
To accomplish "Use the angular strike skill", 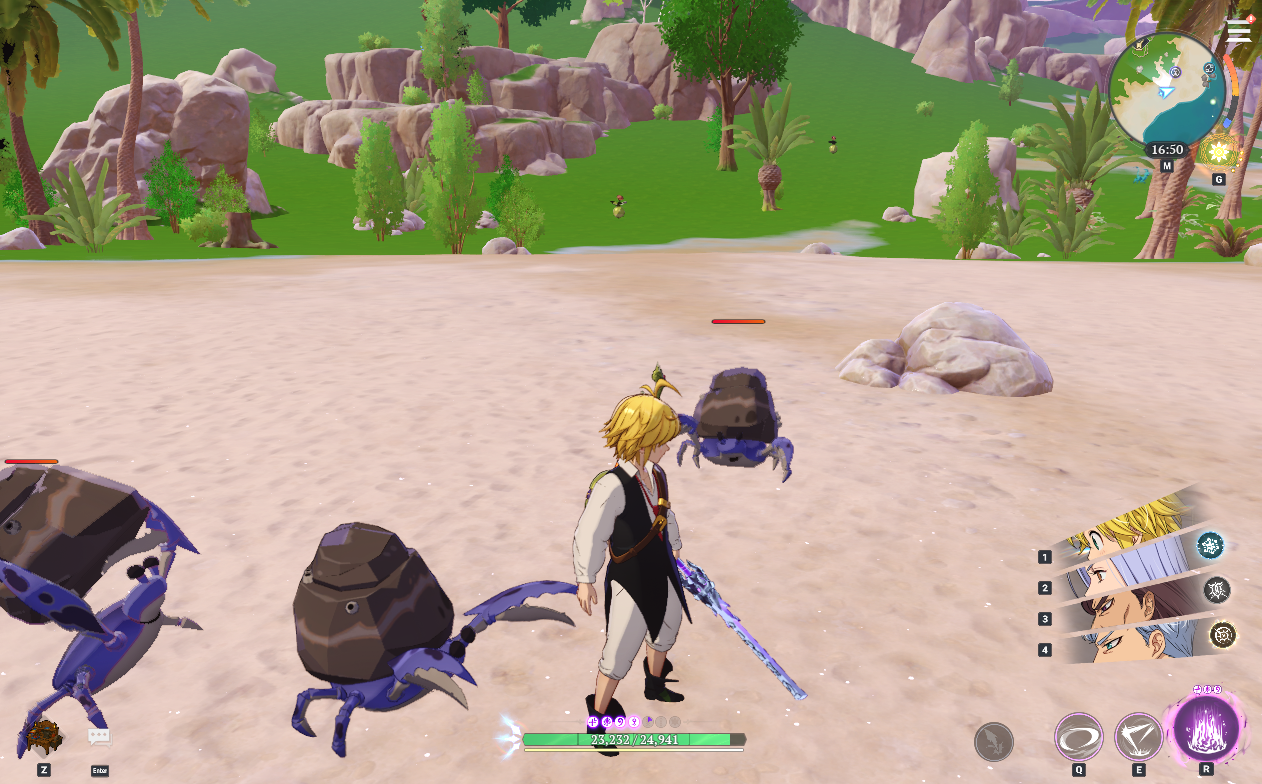I will click(x=1138, y=737).
